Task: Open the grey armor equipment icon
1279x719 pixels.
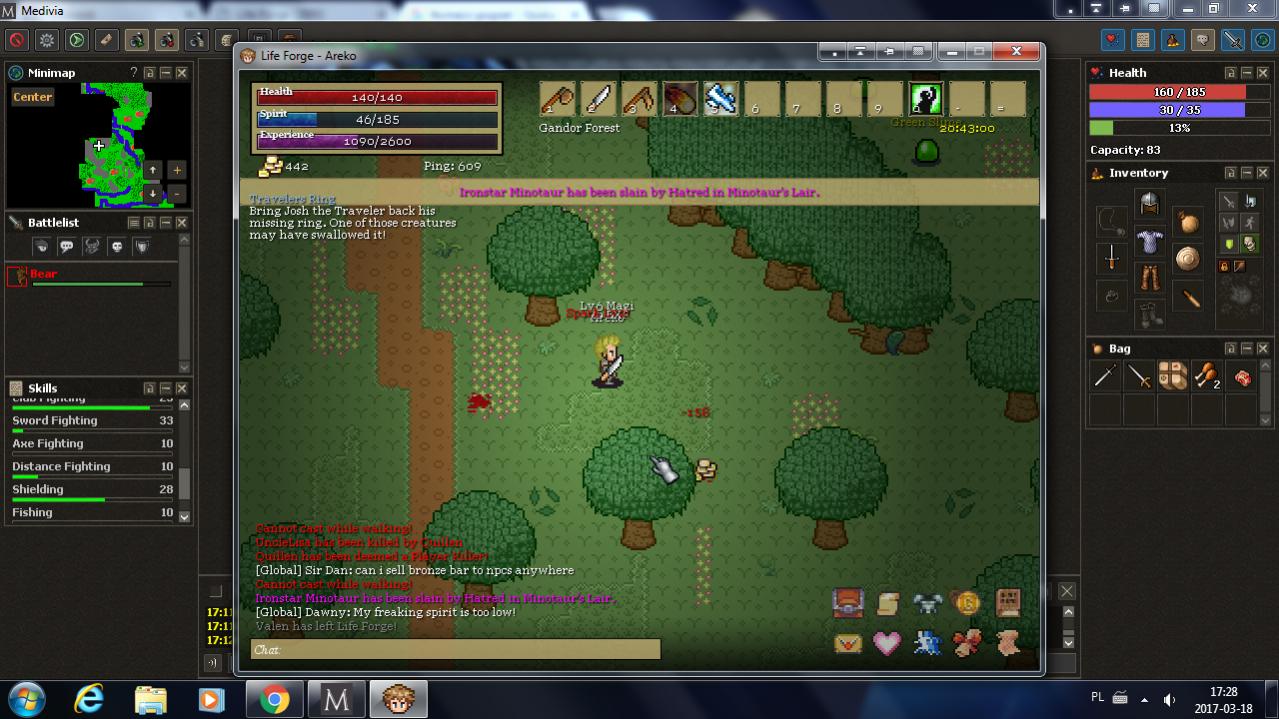Action: (927, 602)
